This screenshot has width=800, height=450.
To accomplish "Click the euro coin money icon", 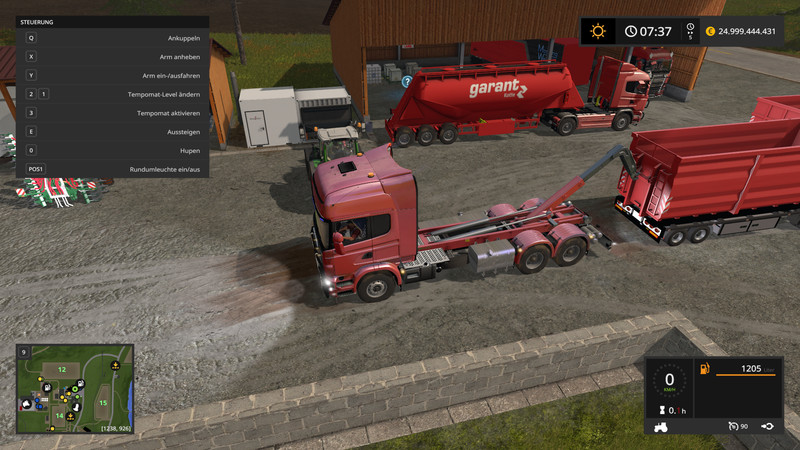I will [x=710, y=31].
